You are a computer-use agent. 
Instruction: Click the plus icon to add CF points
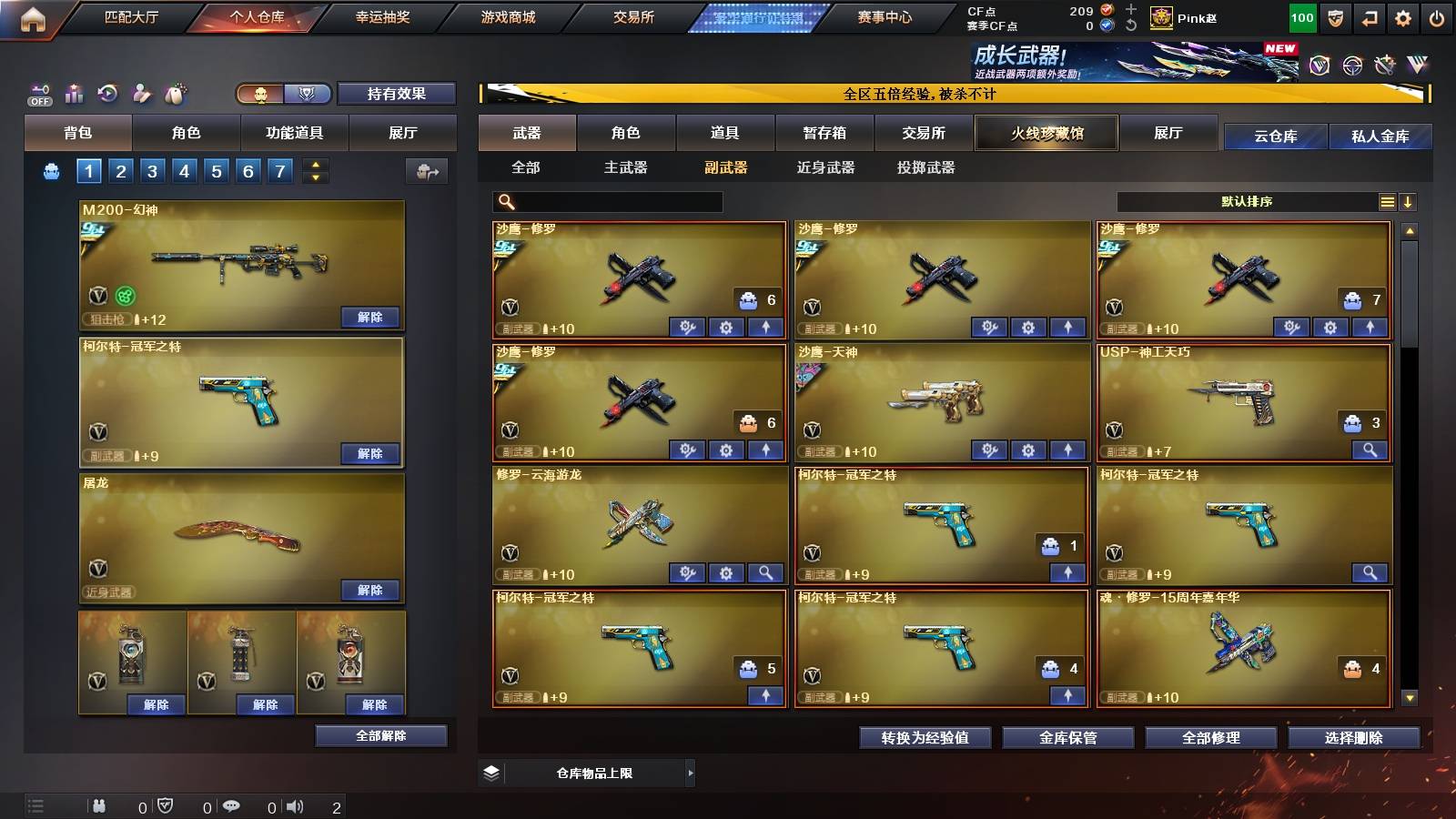tap(1129, 9)
